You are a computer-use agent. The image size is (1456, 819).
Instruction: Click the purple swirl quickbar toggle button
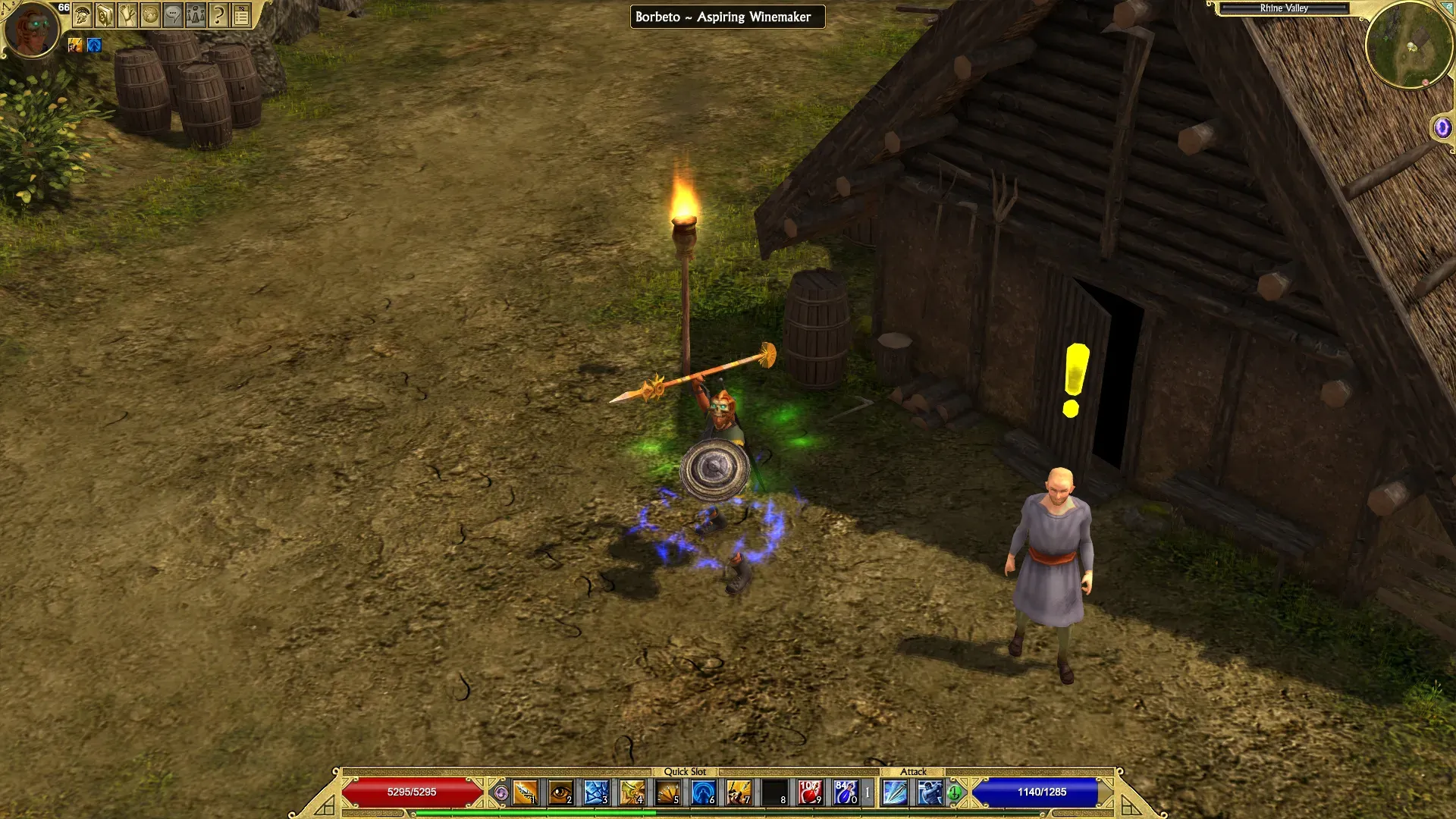500,793
